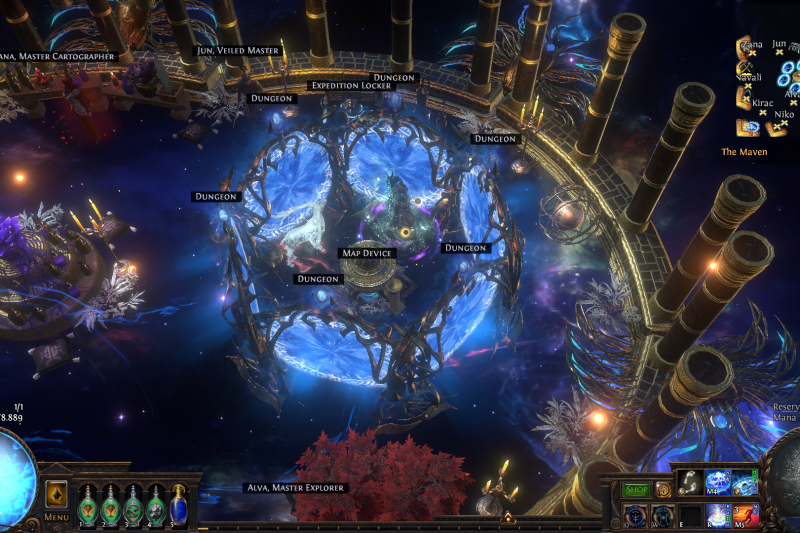Open the Menu button
This screenshot has width=800, height=533.
[56, 517]
